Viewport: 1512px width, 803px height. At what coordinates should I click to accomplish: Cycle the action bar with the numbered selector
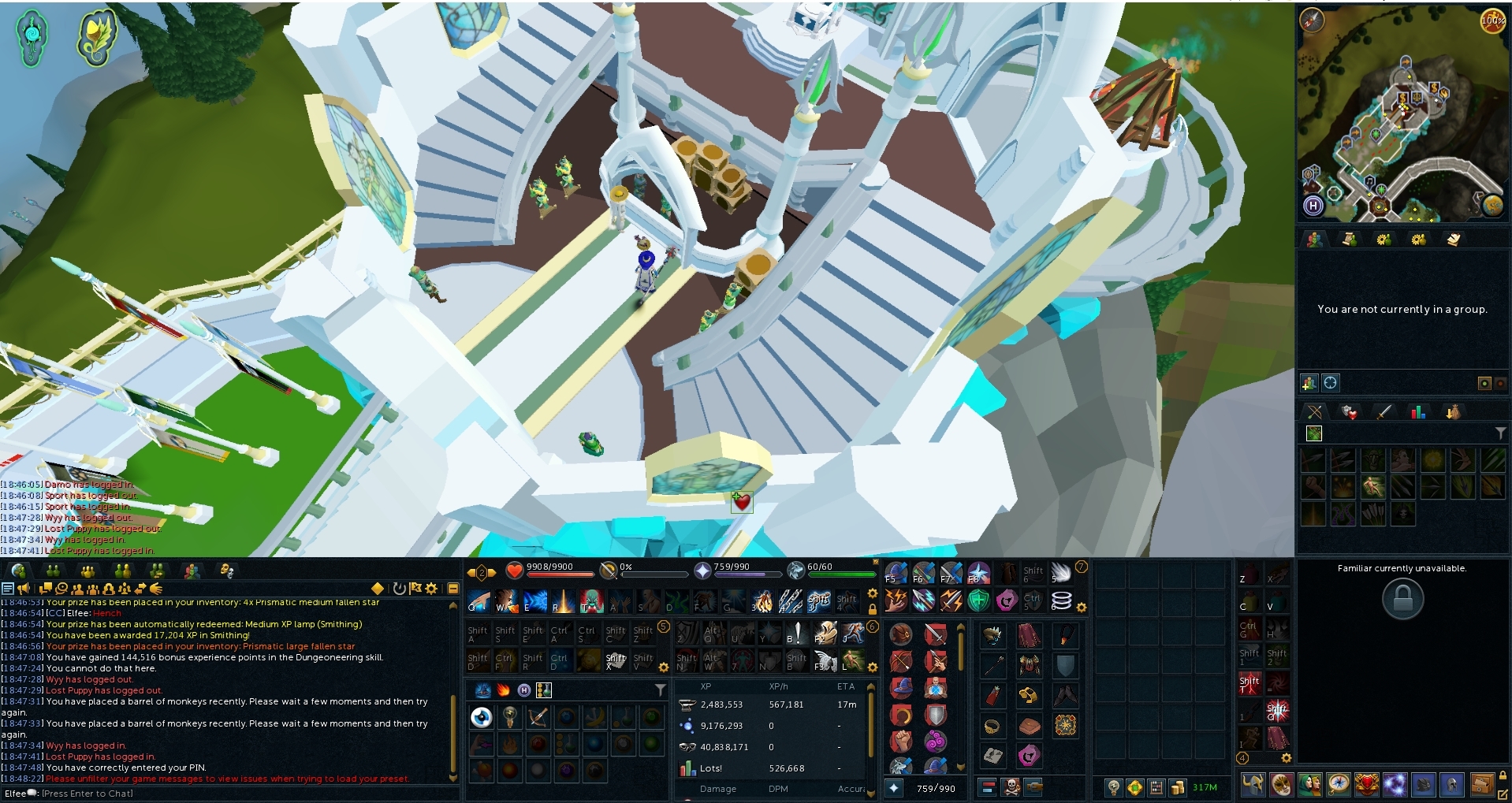pyautogui.click(x=480, y=574)
